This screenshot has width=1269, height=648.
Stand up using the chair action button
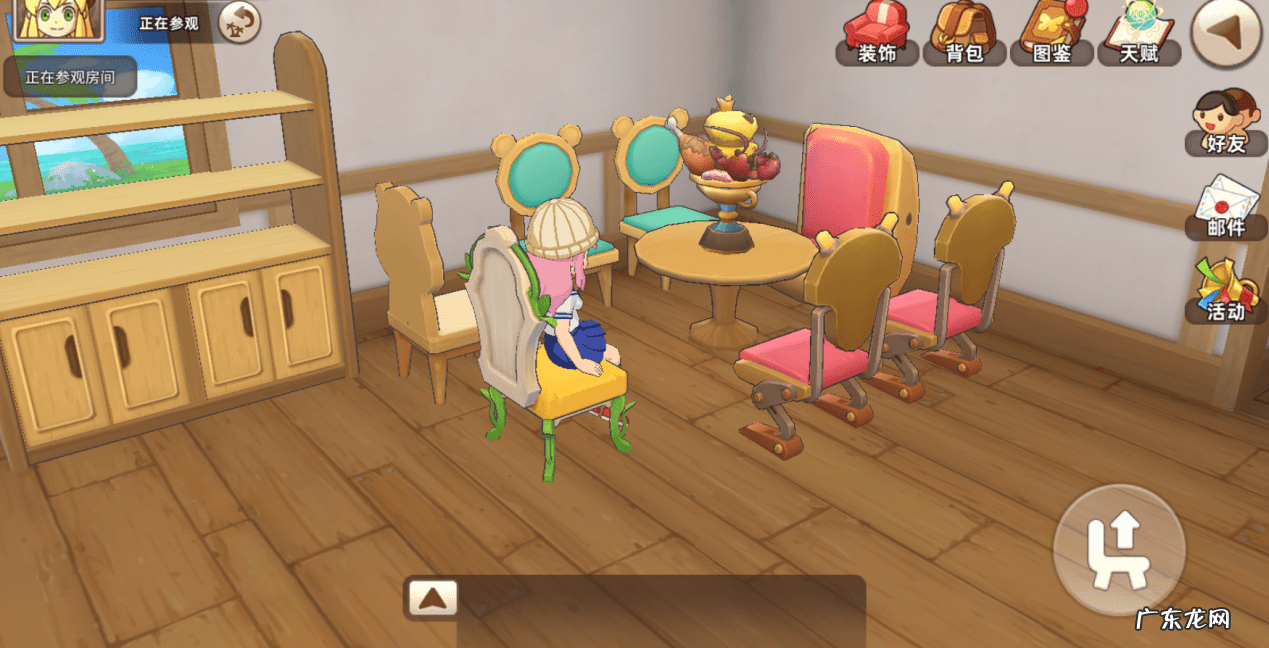point(1119,550)
